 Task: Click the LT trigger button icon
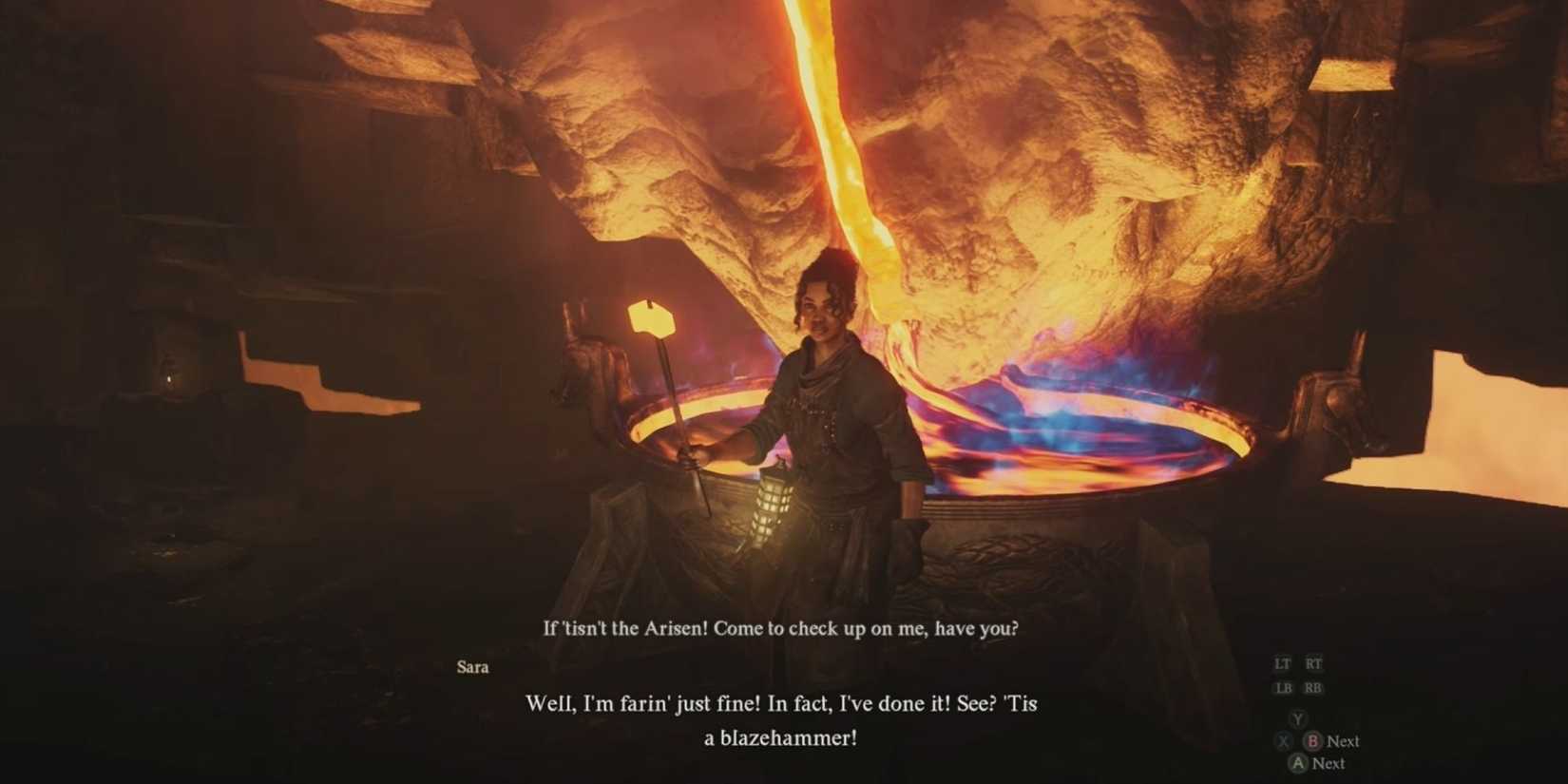[x=1283, y=663]
